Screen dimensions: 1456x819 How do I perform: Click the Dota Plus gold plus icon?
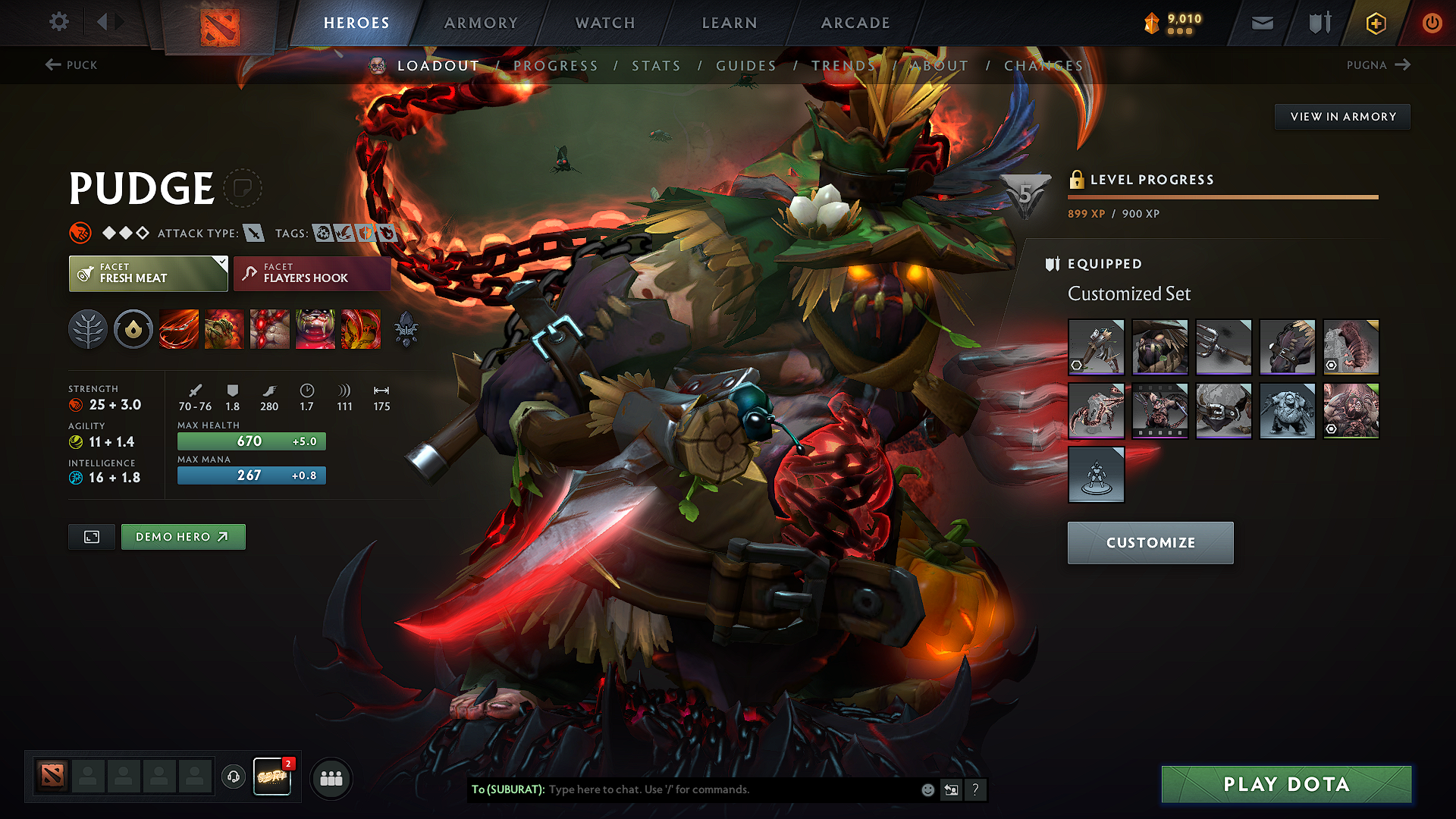pos(1375,23)
